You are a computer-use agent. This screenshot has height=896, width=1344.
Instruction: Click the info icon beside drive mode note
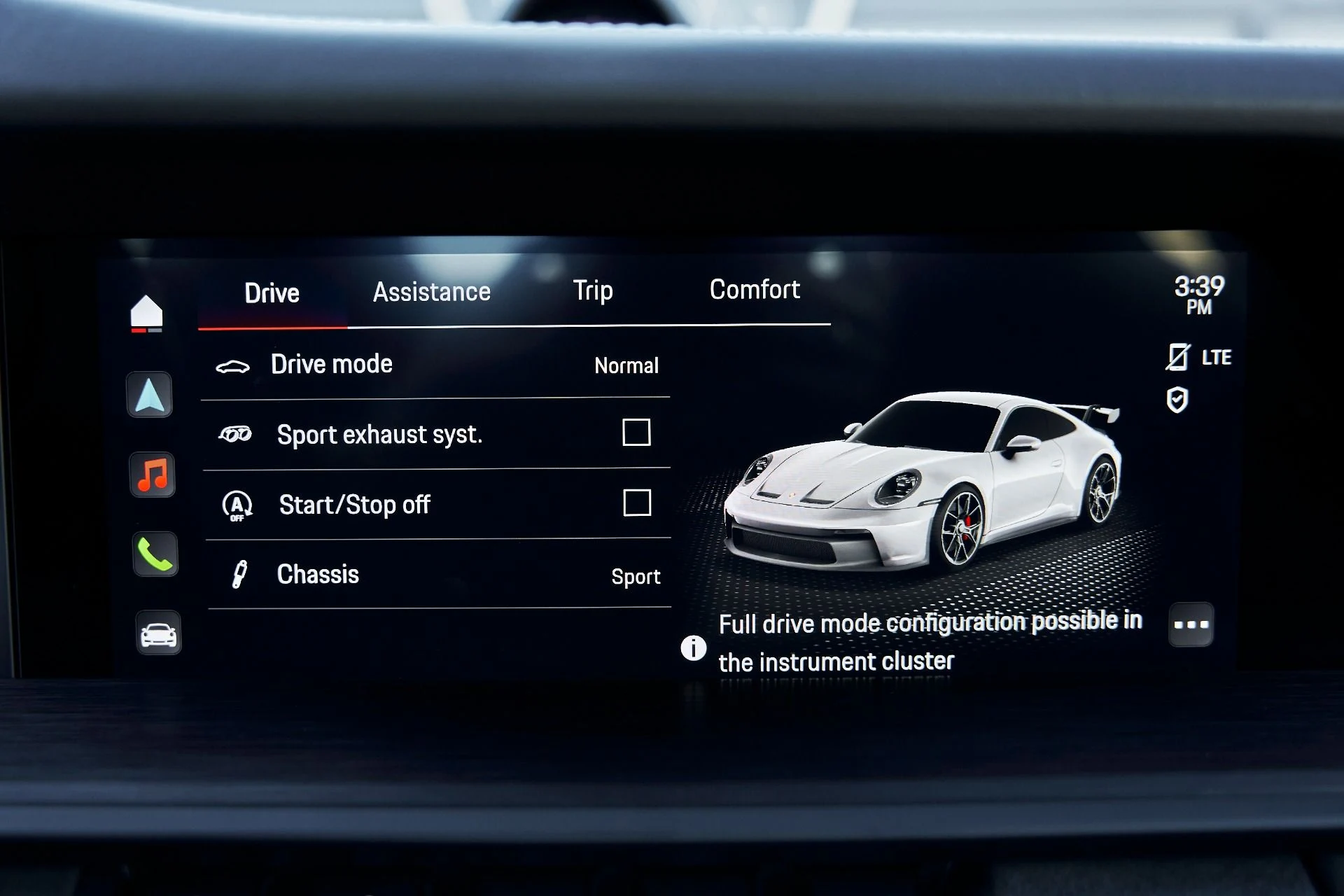tap(693, 648)
